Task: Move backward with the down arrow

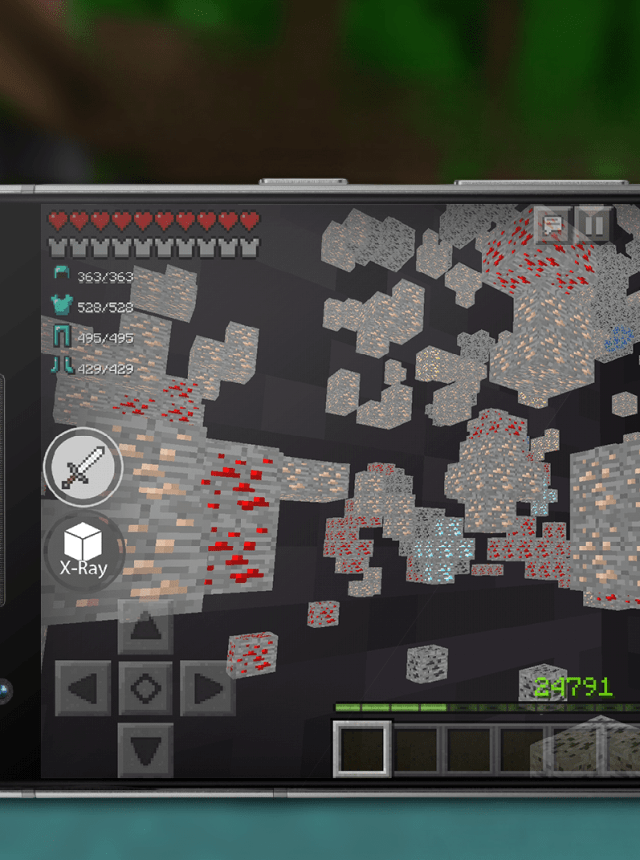Action: (145, 747)
